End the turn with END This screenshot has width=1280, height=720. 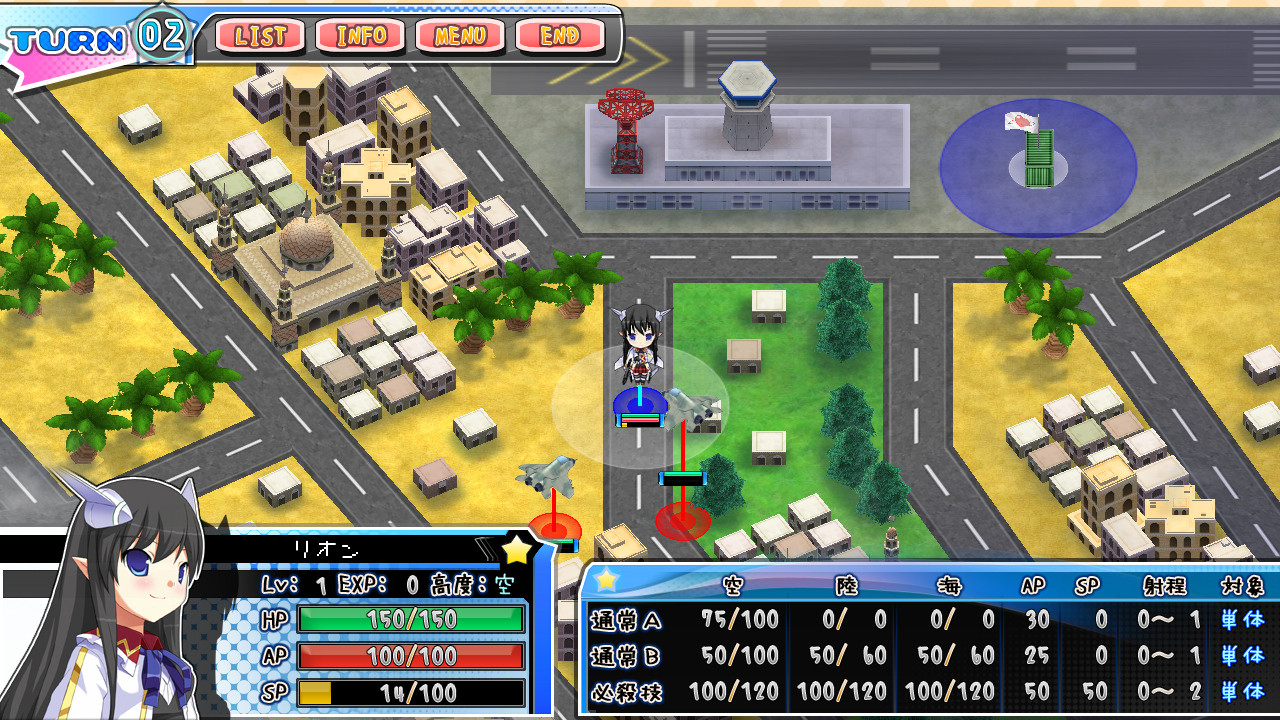(x=560, y=37)
